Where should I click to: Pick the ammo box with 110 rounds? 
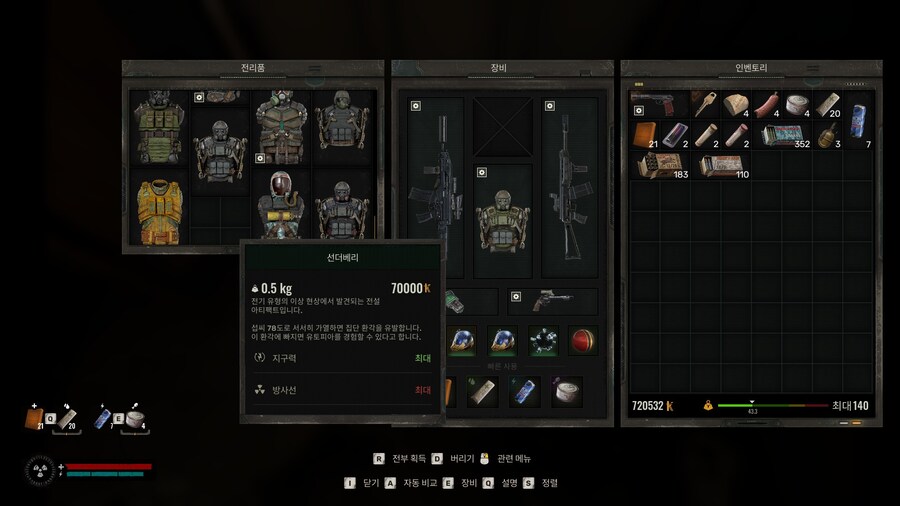tap(720, 166)
